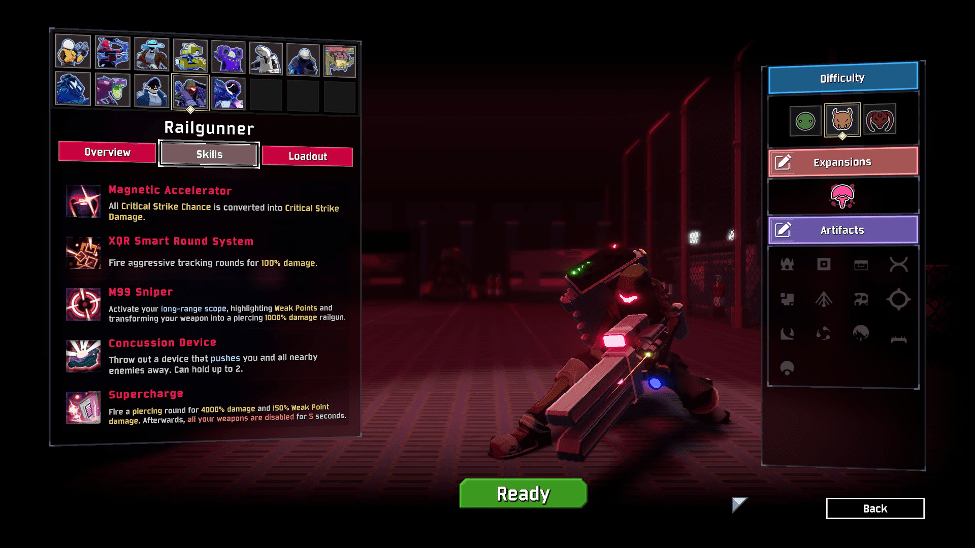Pick the Bandit survivor portrait

pos(152,53)
